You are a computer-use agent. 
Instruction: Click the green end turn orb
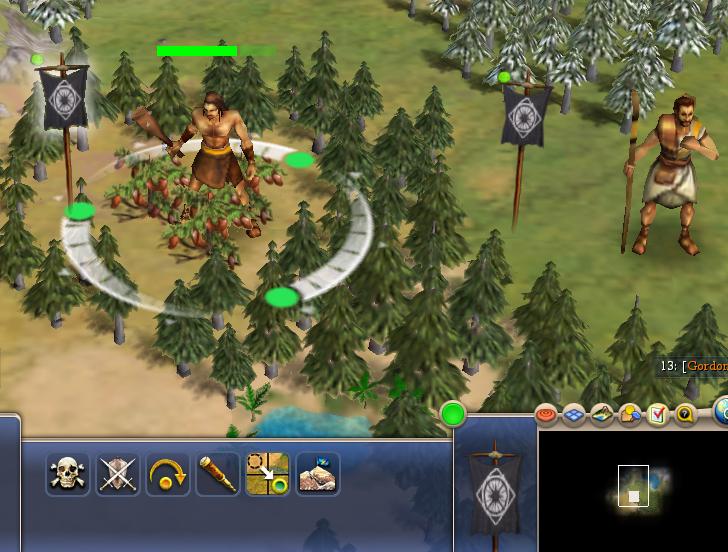[x=453, y=413]
